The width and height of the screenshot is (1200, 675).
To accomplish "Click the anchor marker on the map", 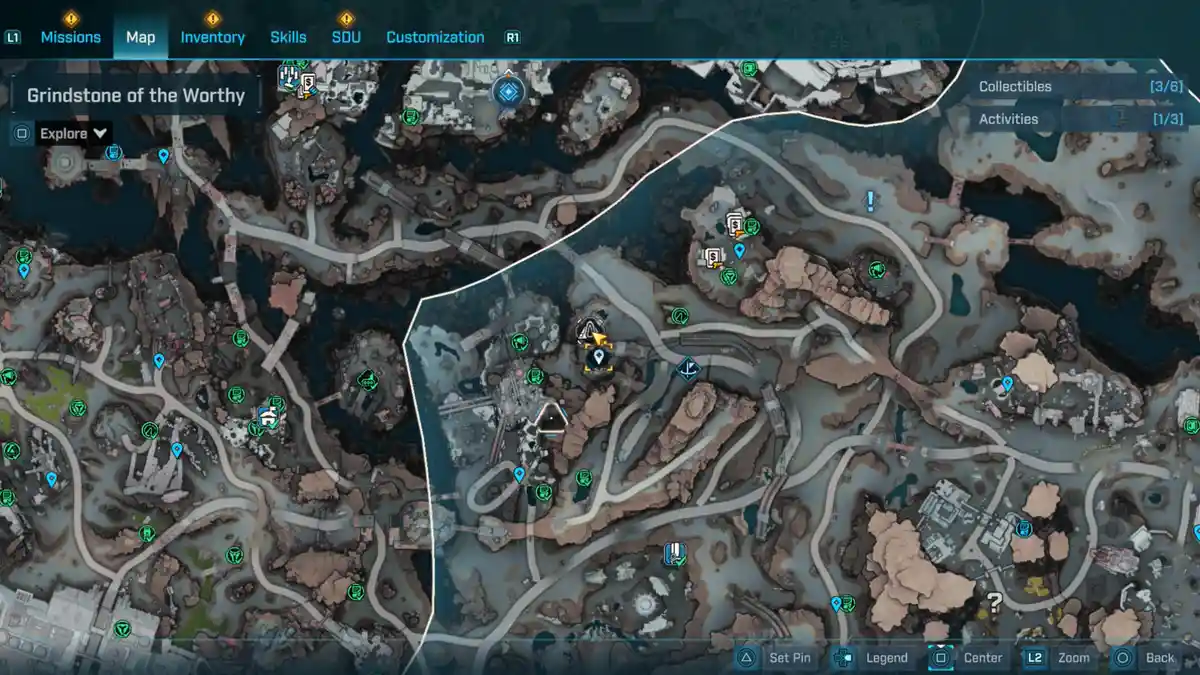I will point(687,371).
